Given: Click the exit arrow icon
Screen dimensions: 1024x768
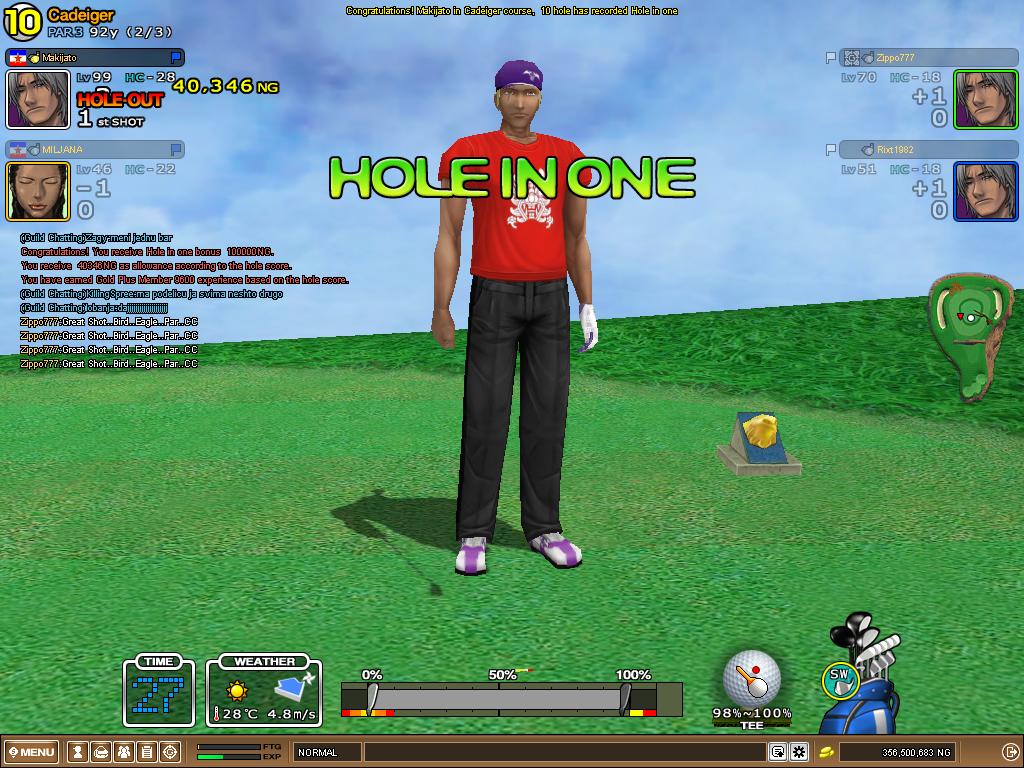Looking at the screenshot, I should 1009,752.
